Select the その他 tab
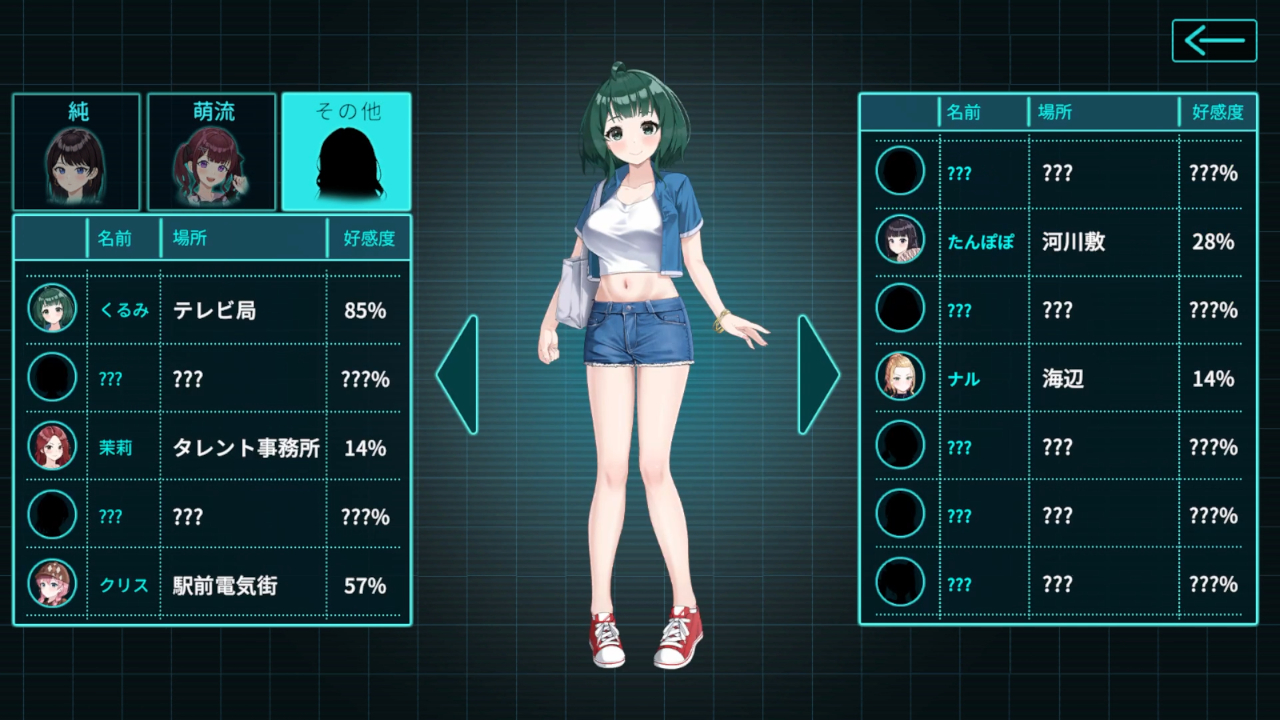1280x720 pixels. [x=346, y=152]
